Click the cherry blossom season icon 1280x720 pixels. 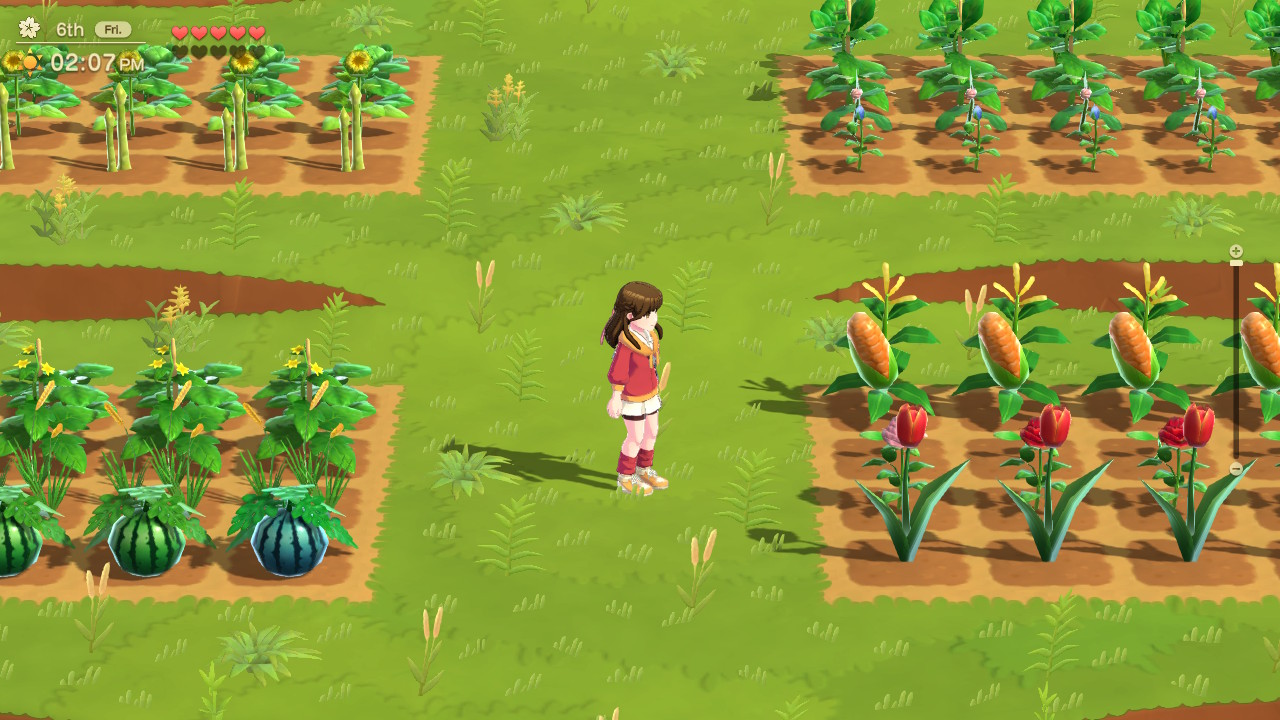pos(30,27)
